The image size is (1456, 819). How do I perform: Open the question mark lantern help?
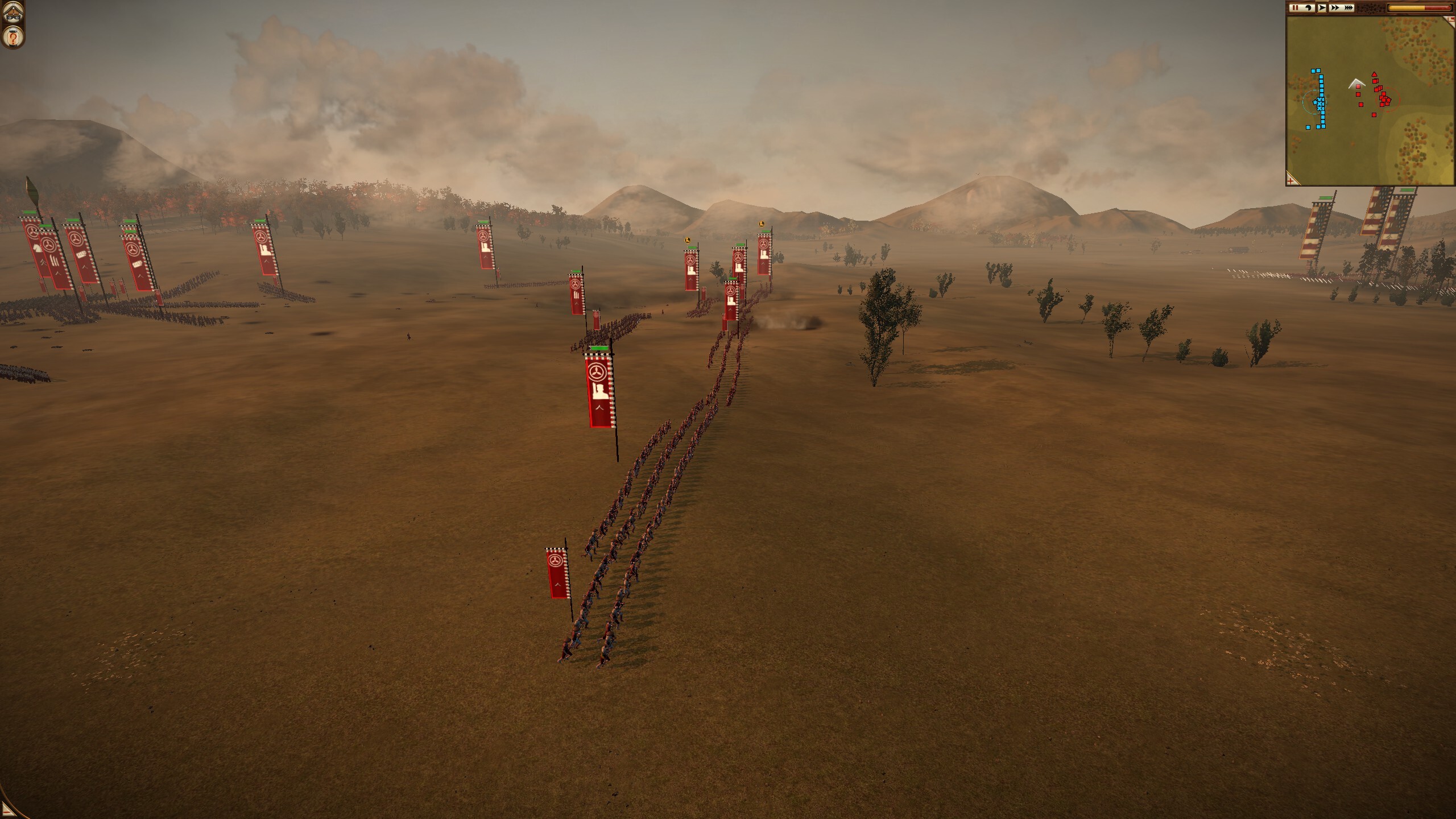[x=13, y=38]
